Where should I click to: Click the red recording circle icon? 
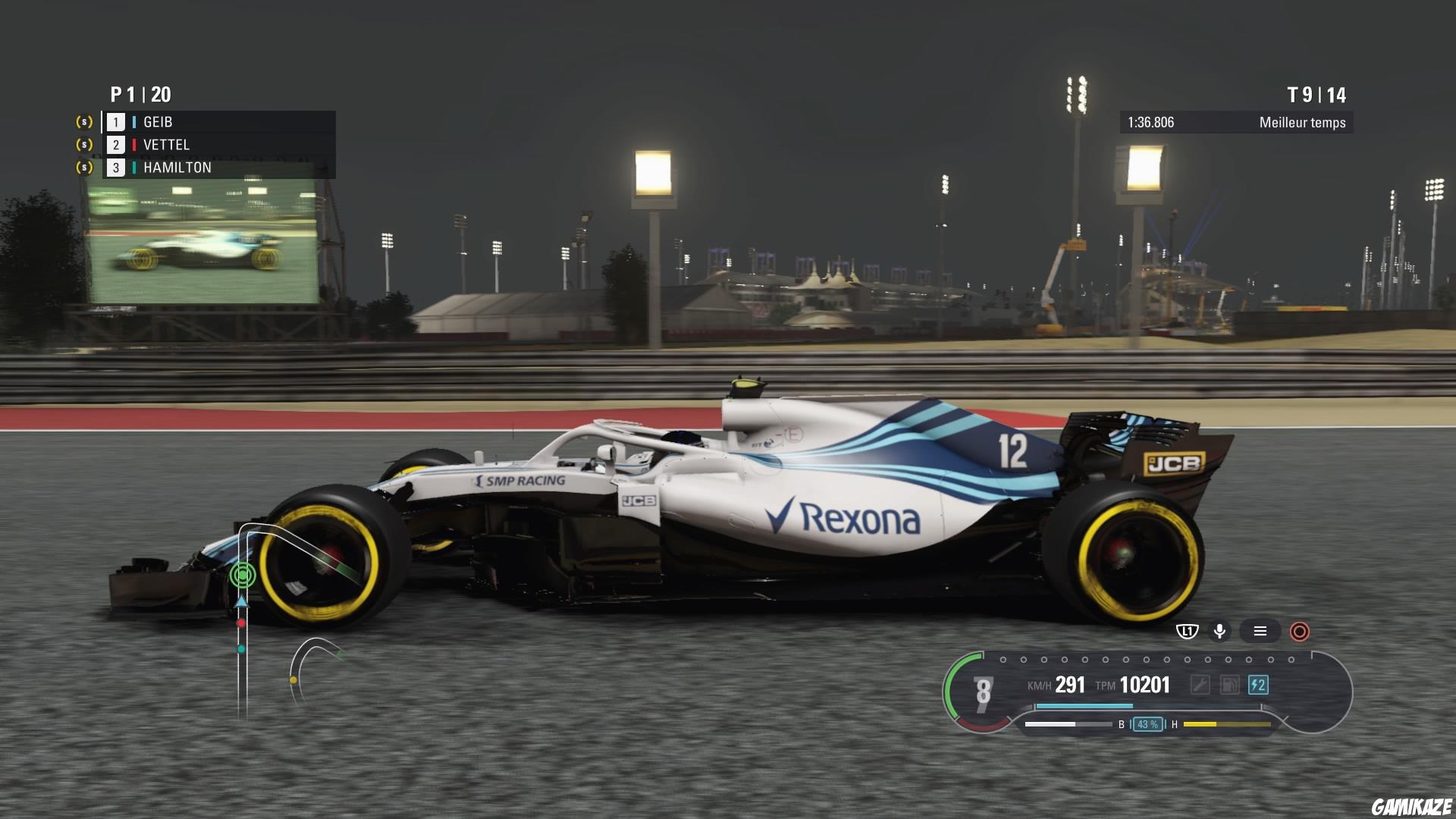(1298, 631)
